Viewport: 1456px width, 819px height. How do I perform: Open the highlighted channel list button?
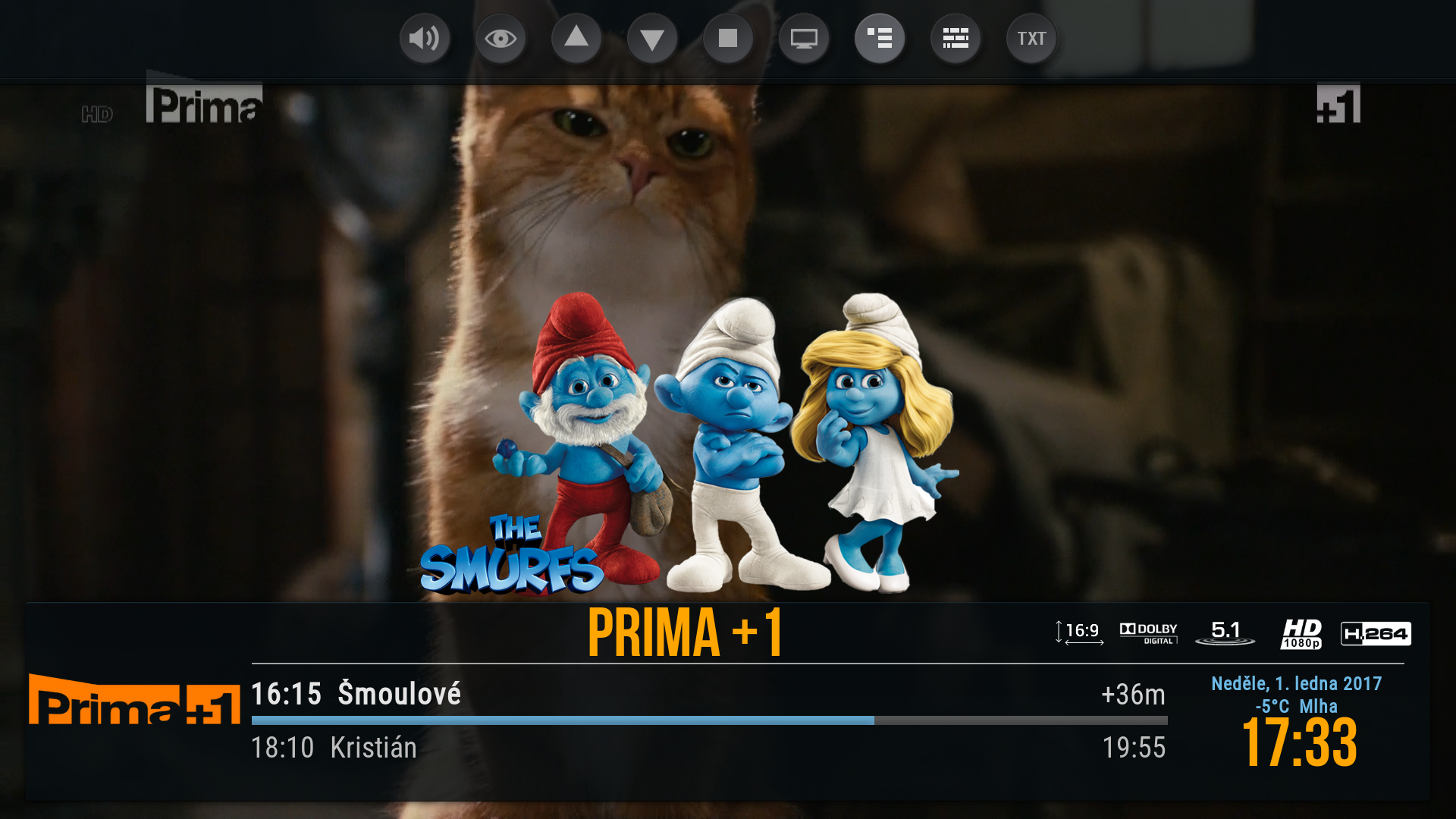point(880,38)
